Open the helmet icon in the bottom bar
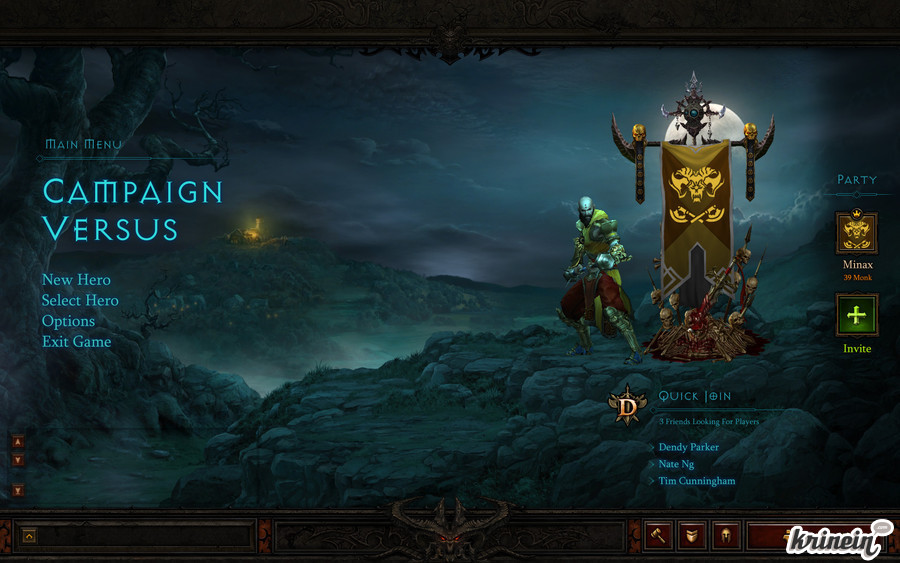The width and height of the screenshot is (900, 563). [726, 536]
